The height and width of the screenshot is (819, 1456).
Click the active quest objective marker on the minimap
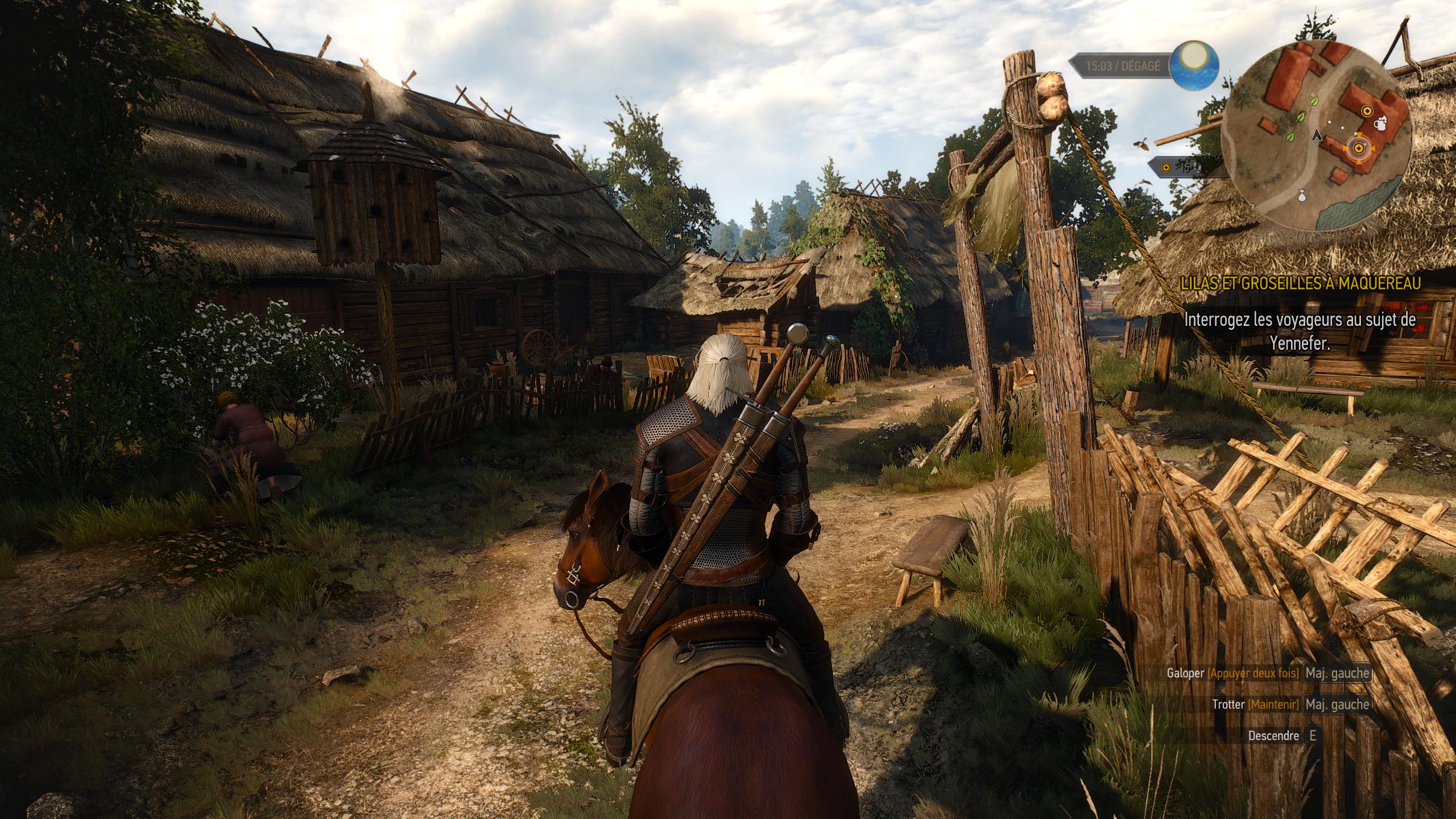coord(1359,148)
